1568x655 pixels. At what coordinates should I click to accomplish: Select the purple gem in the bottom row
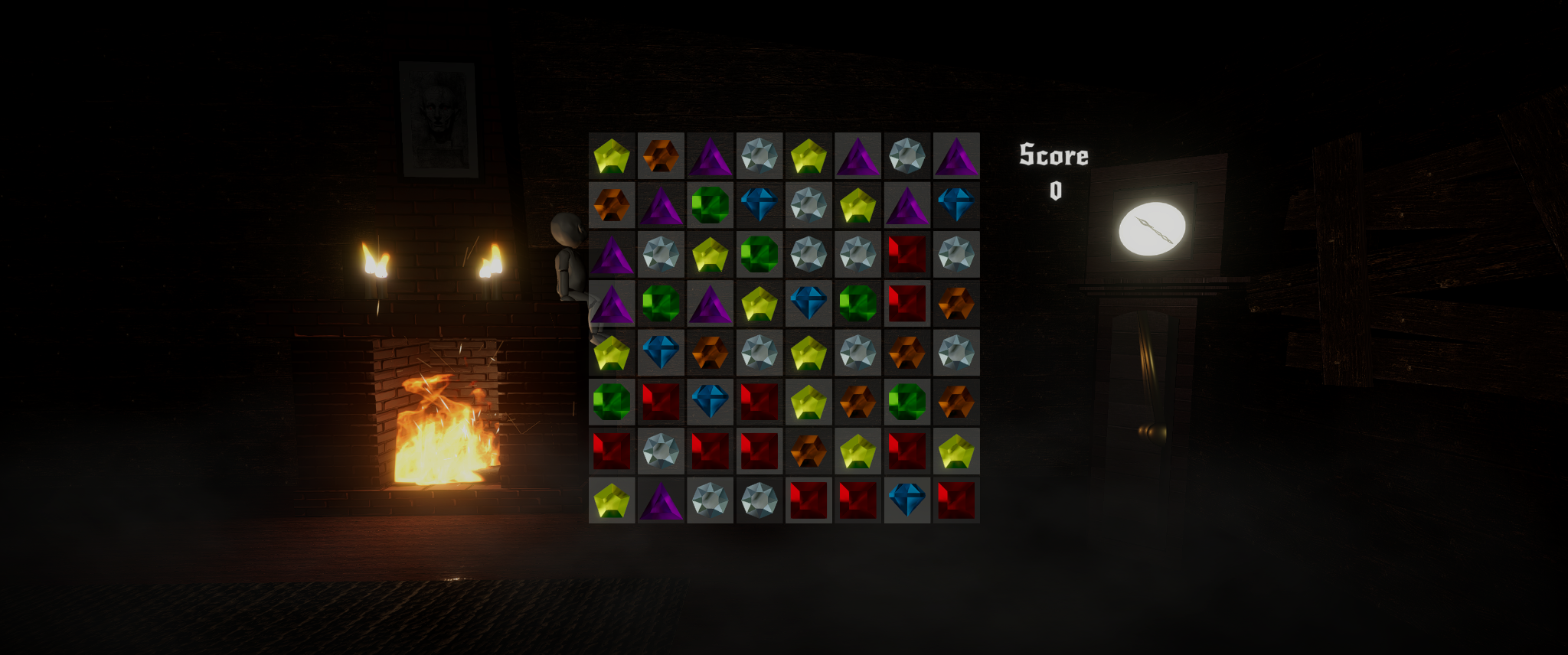tap(661, 500)
